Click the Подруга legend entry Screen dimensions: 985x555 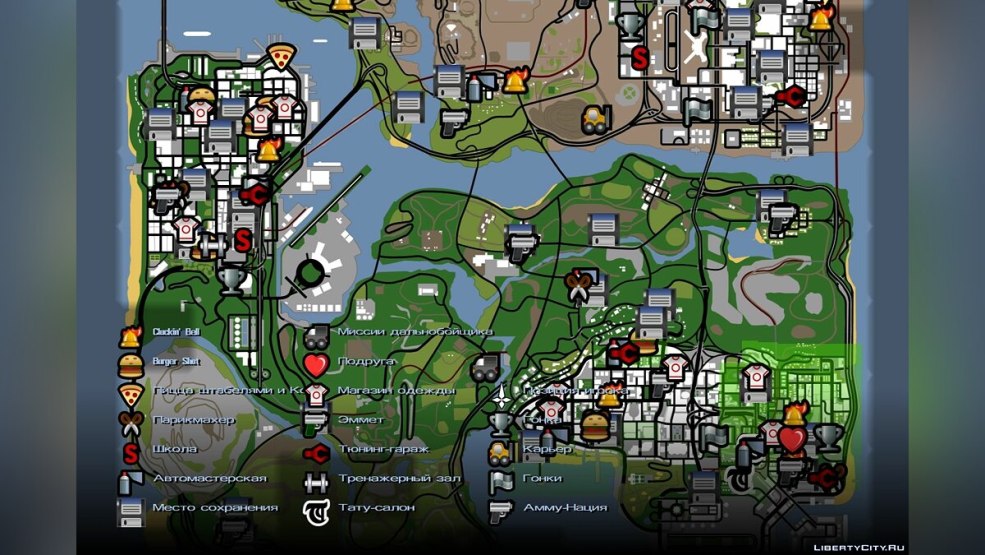(366, 361)
